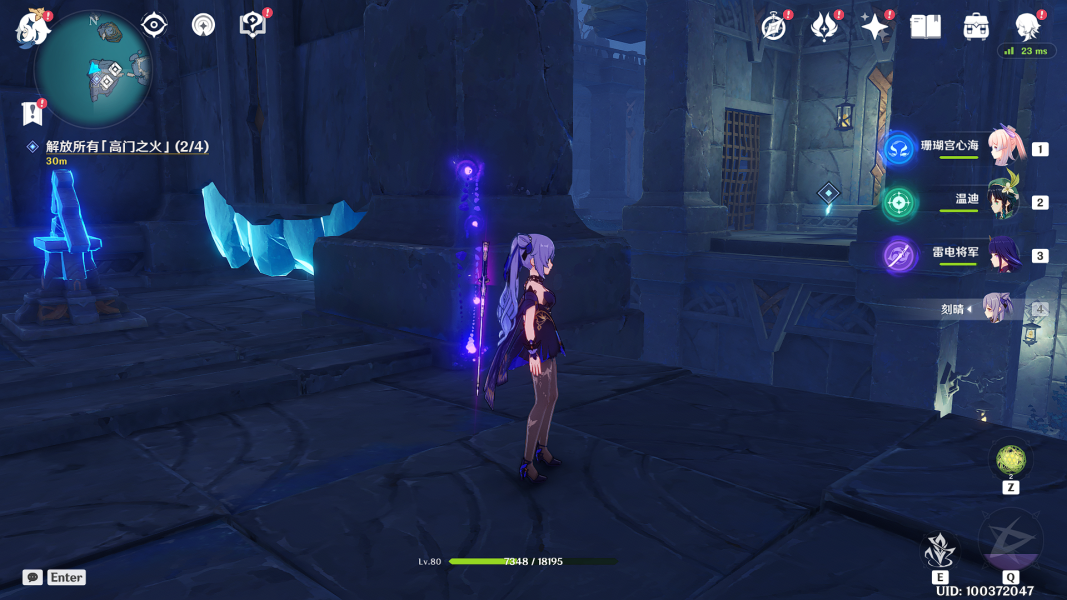The image size is (1067, 600).
Task: Open the four-pointed star wish icon
Action: 875,27
